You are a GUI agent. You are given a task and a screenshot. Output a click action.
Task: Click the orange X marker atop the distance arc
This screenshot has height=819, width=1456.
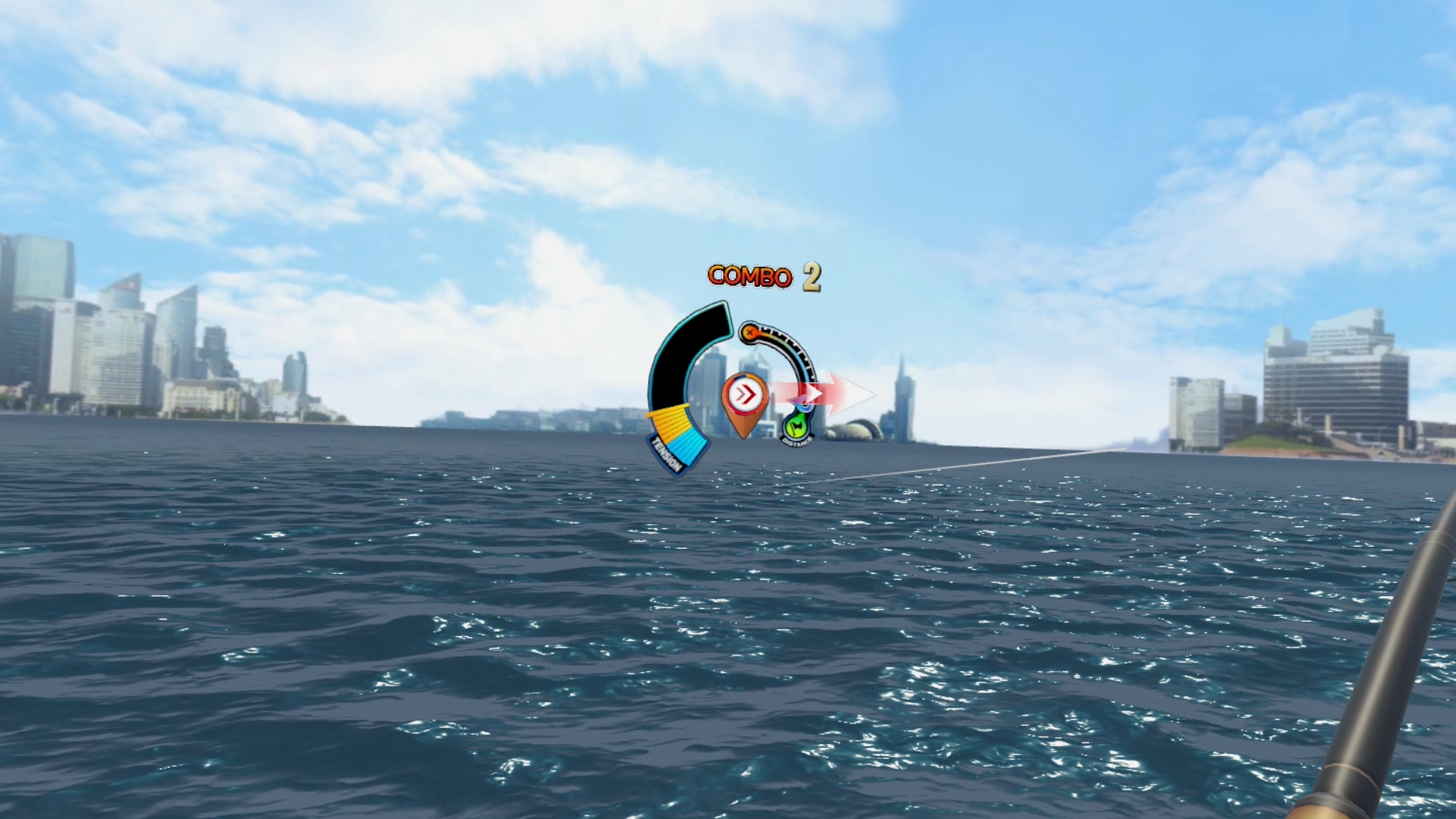click(x=750, y=332)
